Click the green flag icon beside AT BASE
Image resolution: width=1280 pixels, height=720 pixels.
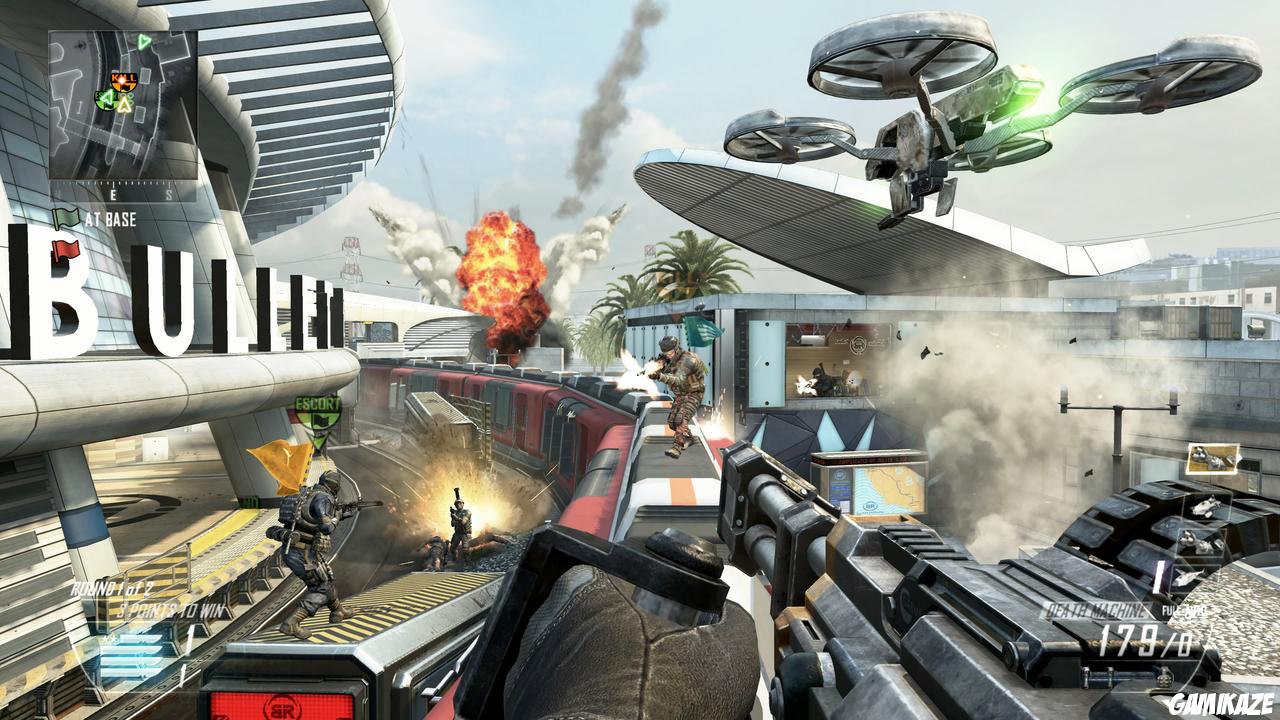point(64,217)
